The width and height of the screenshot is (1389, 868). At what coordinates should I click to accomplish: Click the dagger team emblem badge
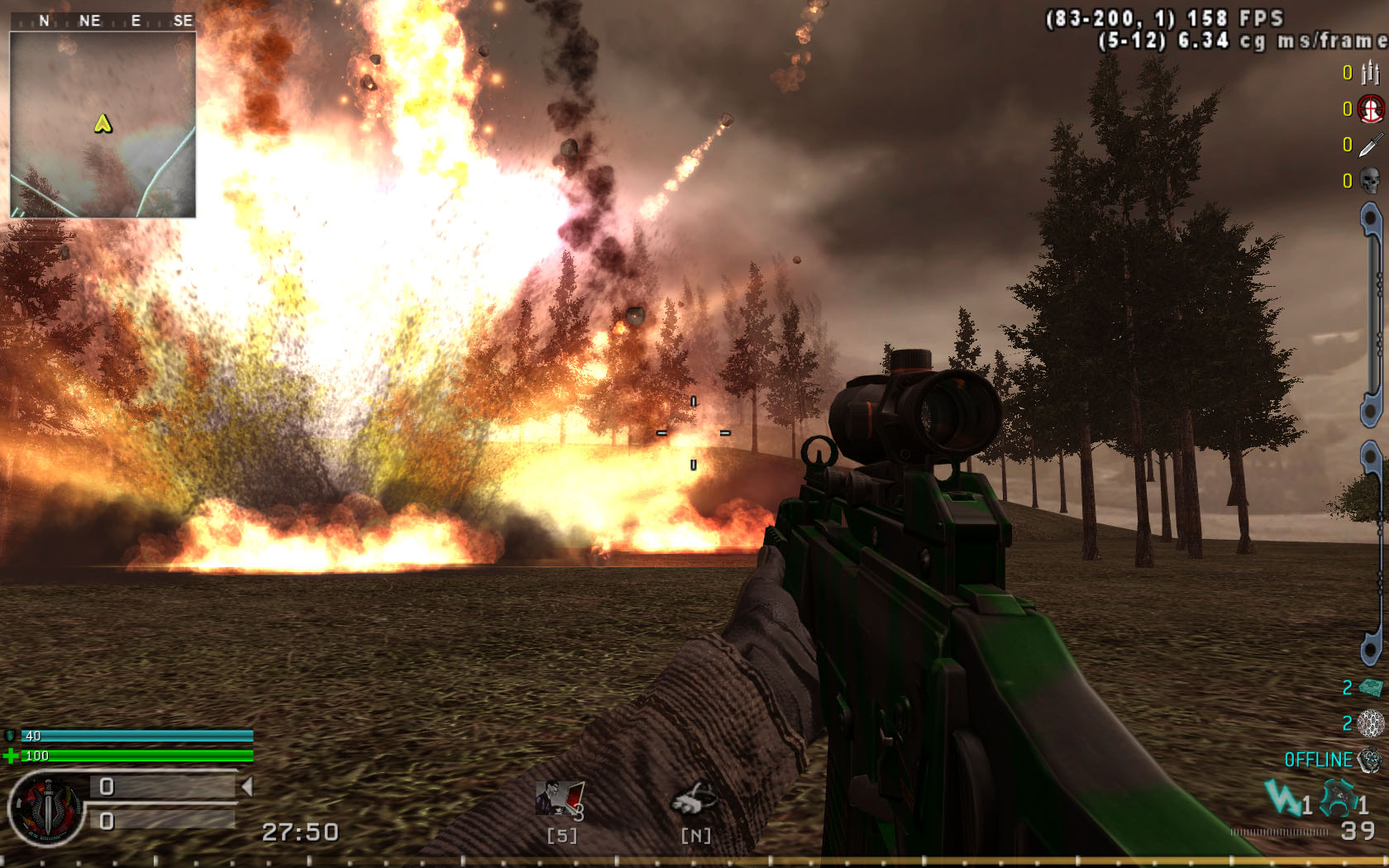tap(46, 809)
